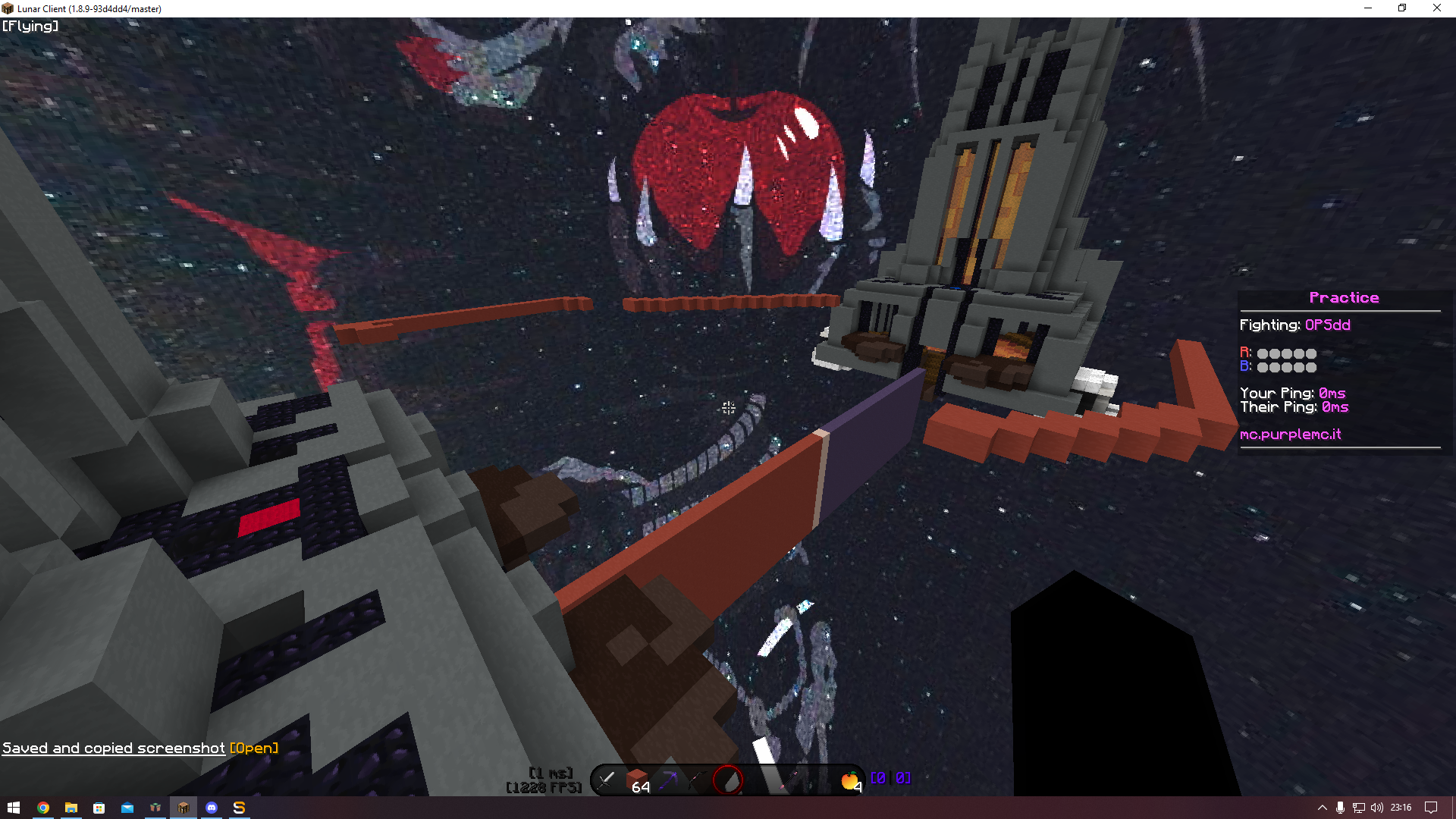Image resolution: width=1456 pixels, height=819 pixels.
Task: Click the mc.purplemc.it server address
Action: 1289,435
